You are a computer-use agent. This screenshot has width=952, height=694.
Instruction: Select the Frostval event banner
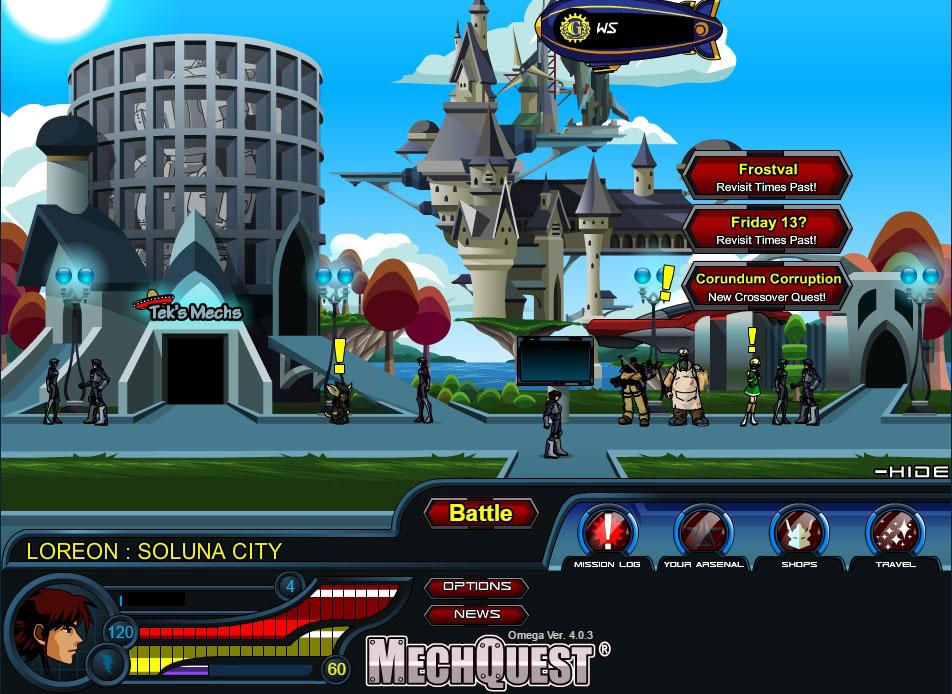(x=767, y=177)
